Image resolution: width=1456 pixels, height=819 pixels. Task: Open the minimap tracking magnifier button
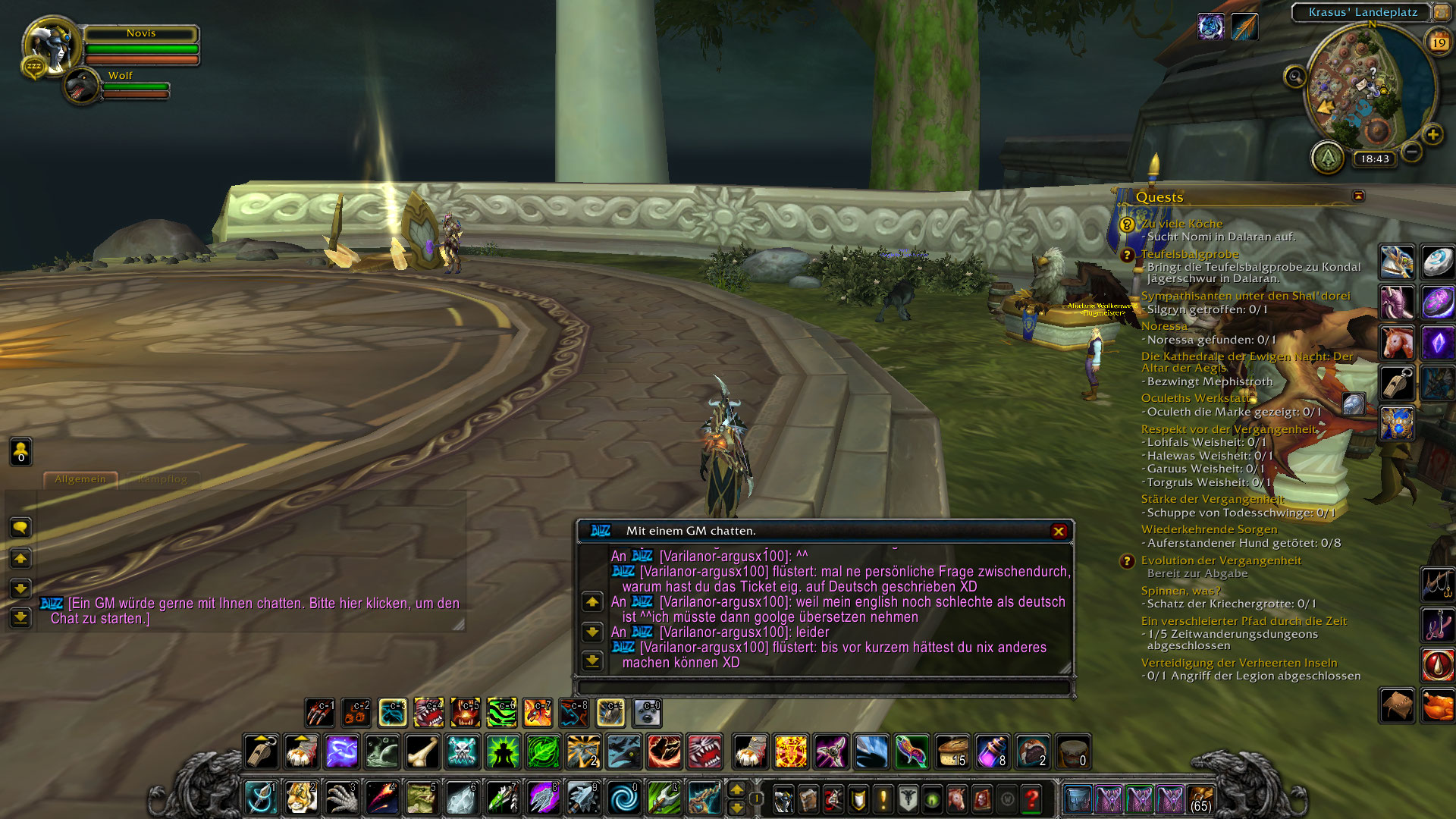[x=1294, y=77]
